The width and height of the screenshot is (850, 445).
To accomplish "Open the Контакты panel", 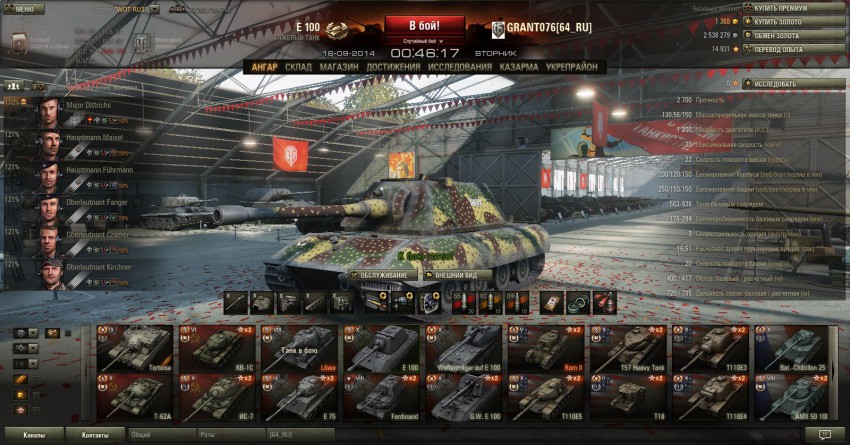I will (96, 436).
